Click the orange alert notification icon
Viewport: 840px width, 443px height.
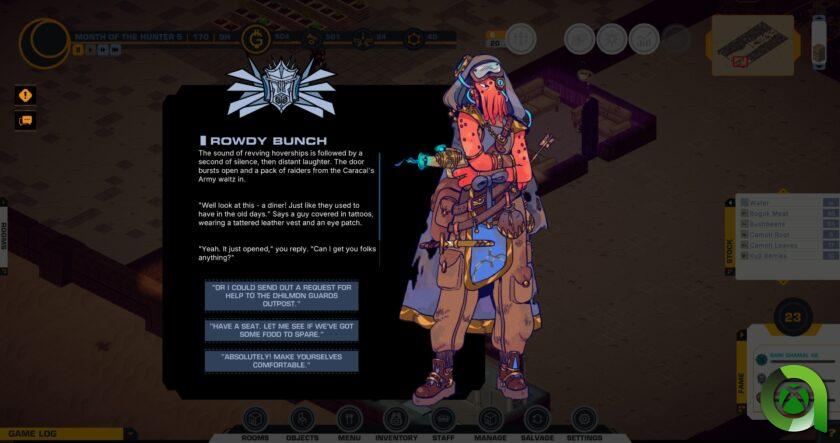pos(25,96)
